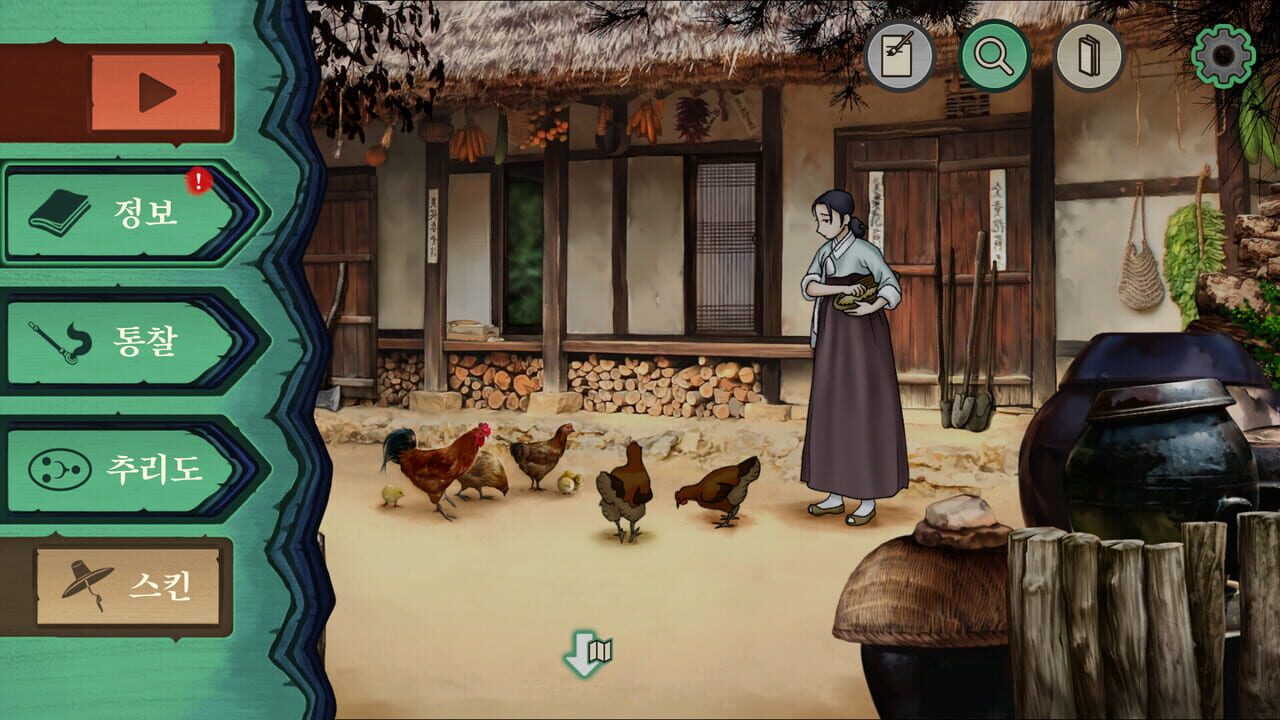The width and height of the screenshot is (1280, 720).
Task: Select the book icon on the 정보 button
Action: (57, 213)
